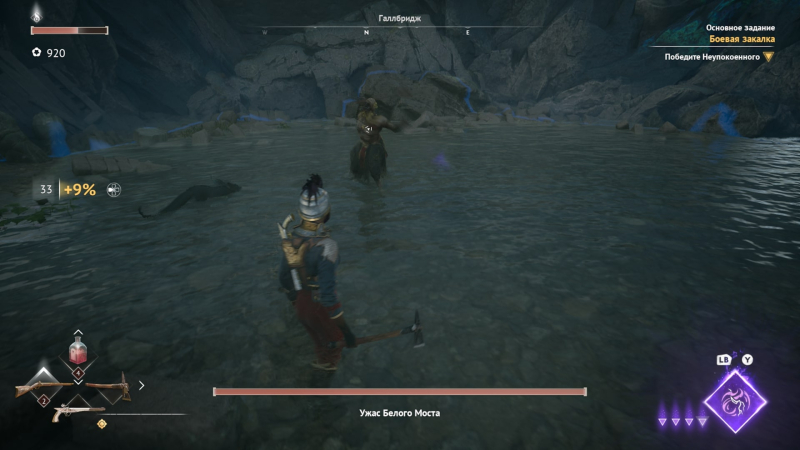The height and width of the screenshot is (450, 800).
Task: Click the right arrow beside the axe
Action: click(141, 384)
